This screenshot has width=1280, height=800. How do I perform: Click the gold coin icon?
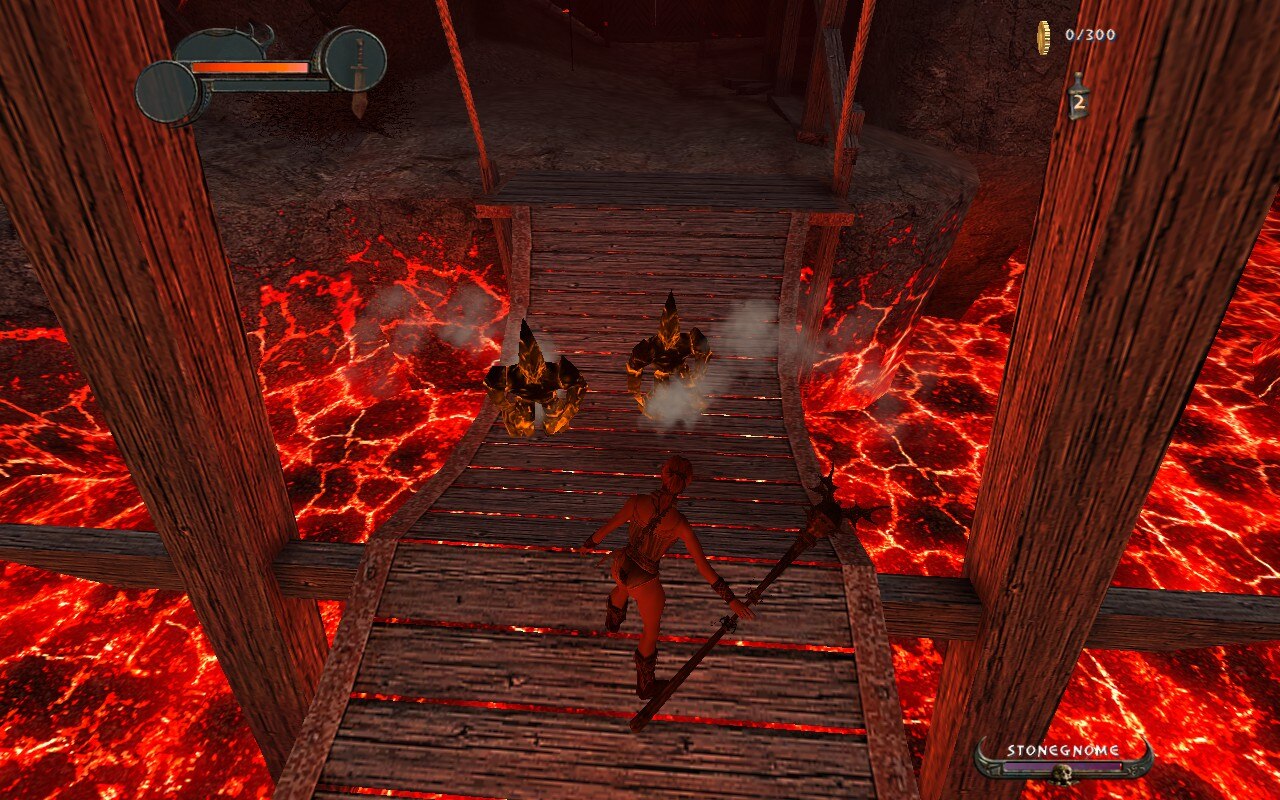tap(1044, 37)
